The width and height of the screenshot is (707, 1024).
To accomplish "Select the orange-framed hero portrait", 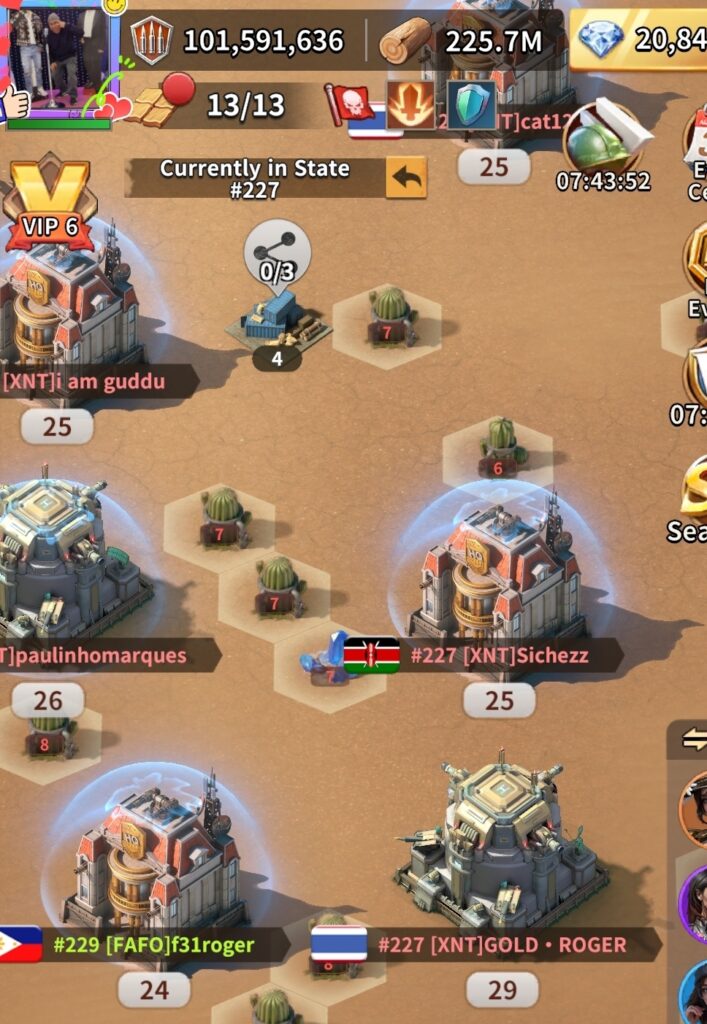I will tap(695, 808).
